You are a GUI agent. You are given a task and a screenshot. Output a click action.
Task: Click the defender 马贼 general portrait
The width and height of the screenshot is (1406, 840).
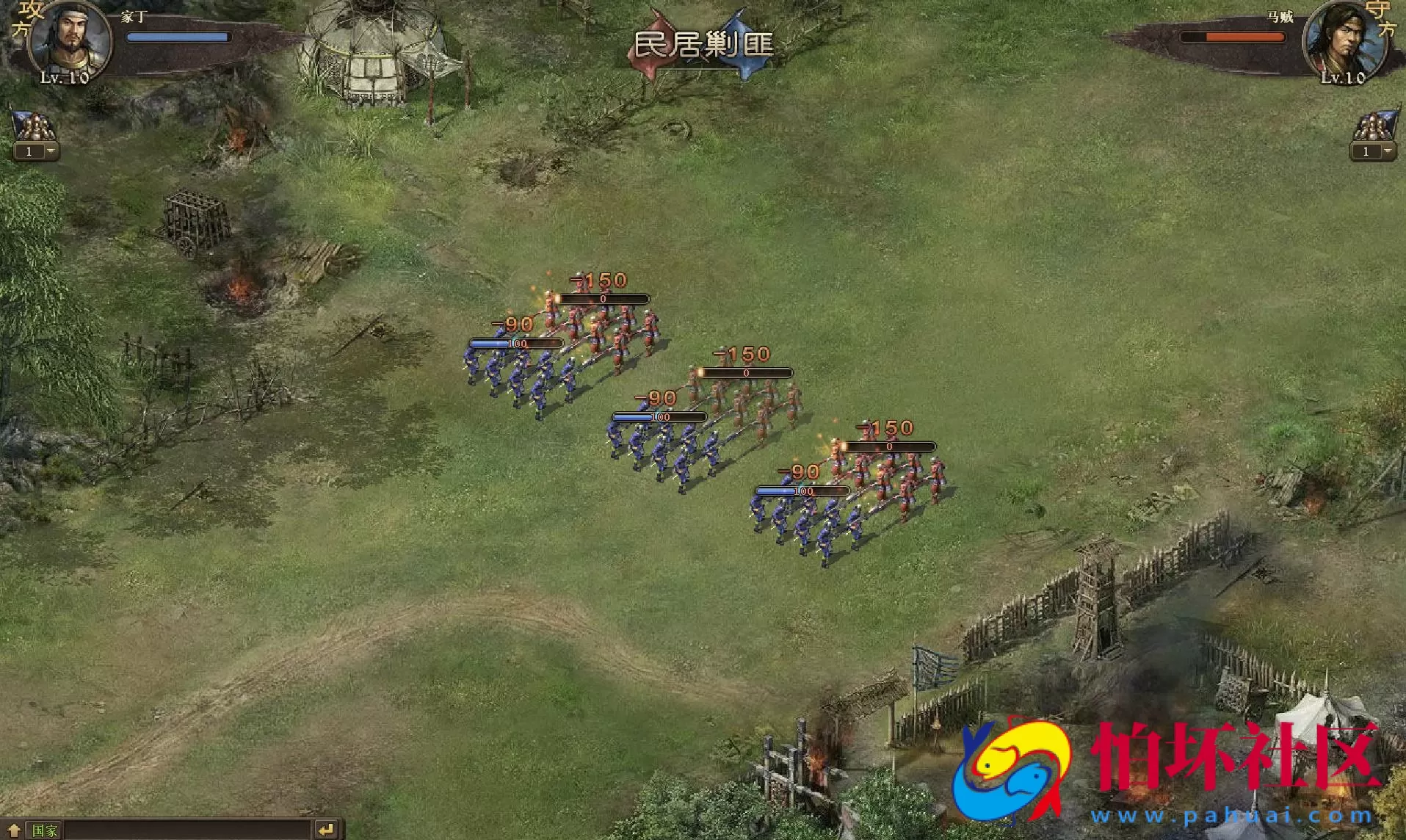[1344, 40]
